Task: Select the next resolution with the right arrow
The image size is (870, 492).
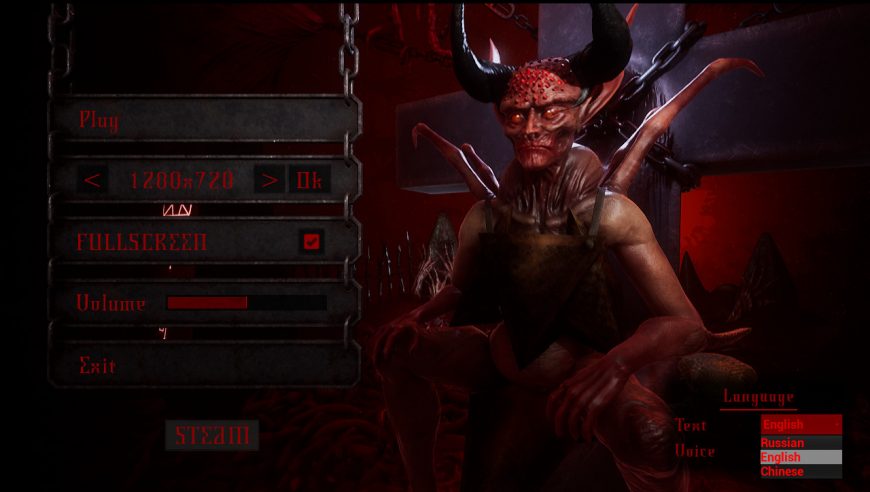Action: pos(268,180)
